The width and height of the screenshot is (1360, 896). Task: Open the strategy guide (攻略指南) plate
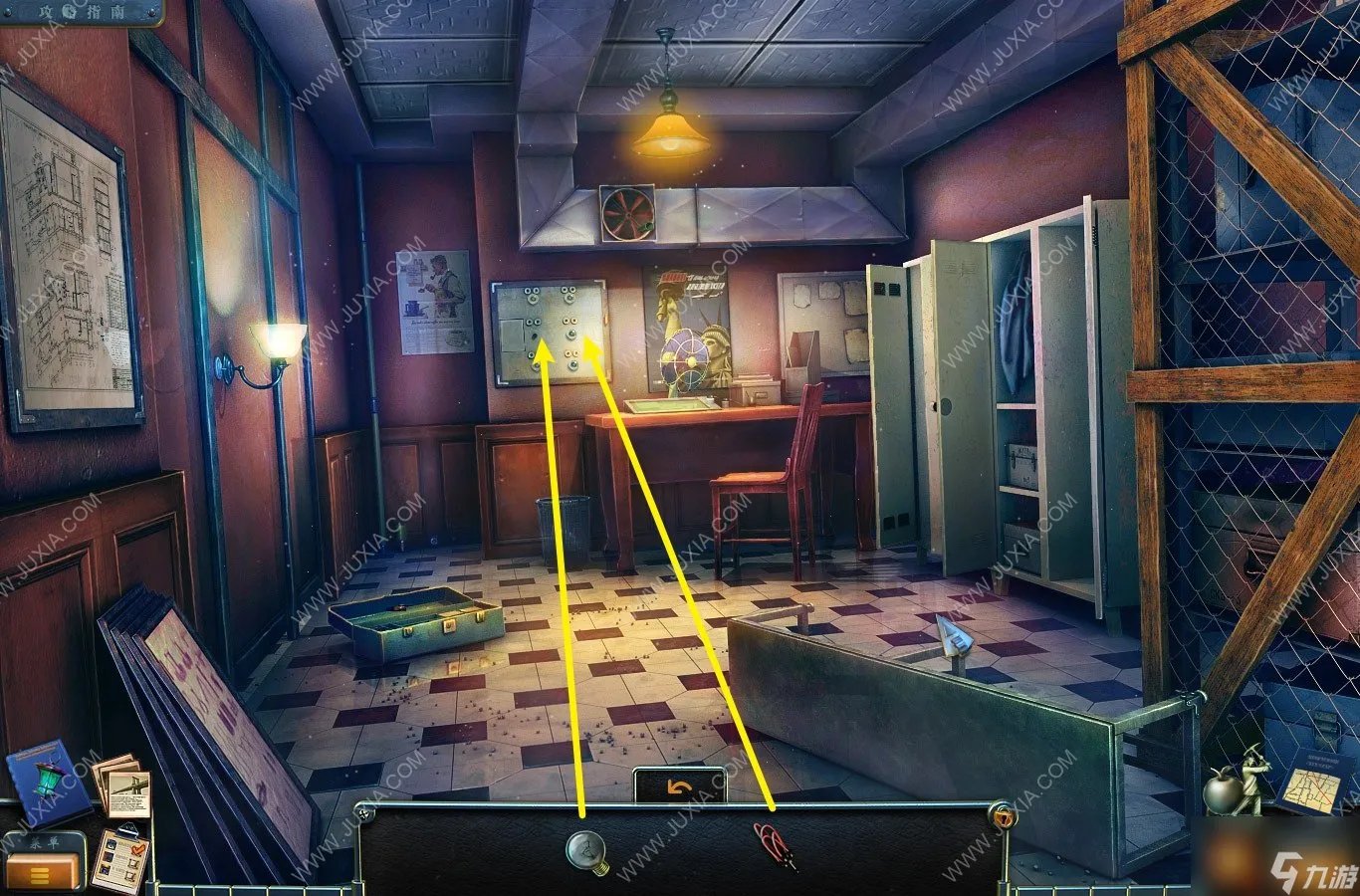pos(82,11)
